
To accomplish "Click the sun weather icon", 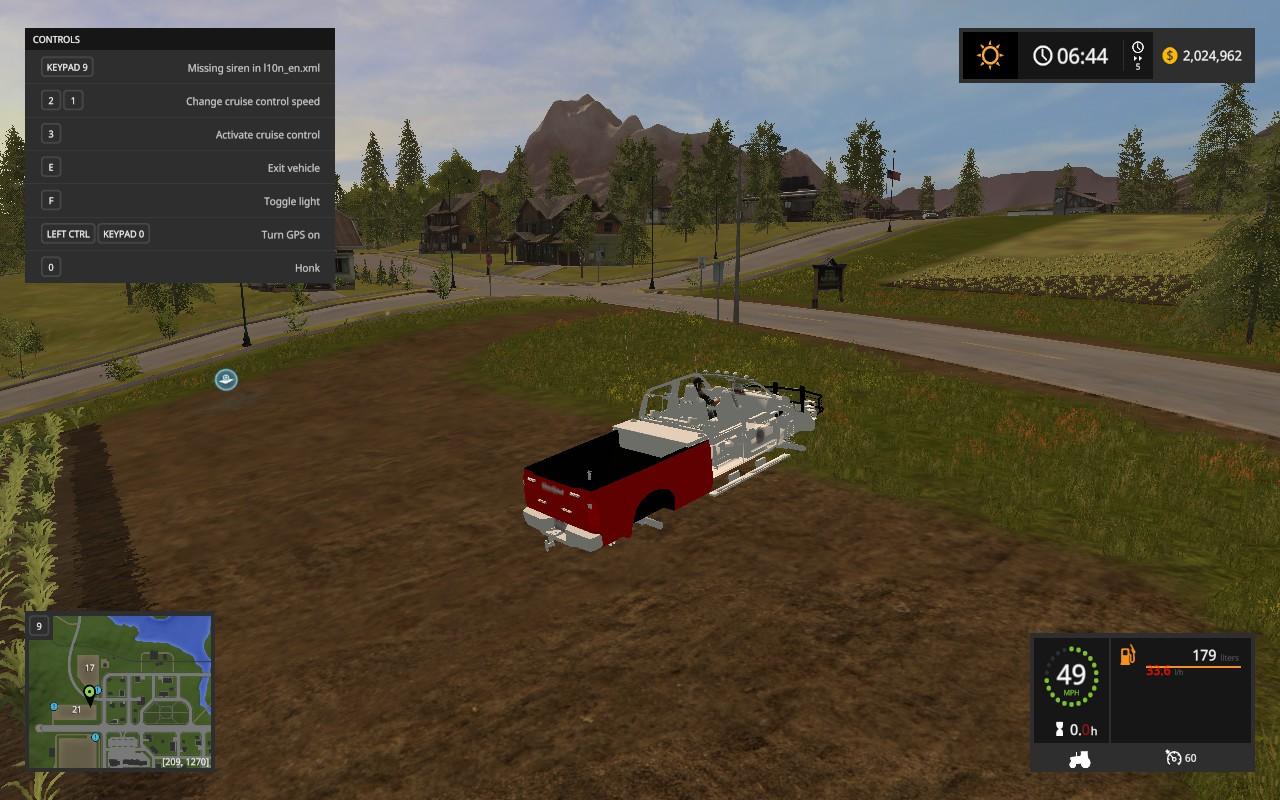I will click(x=990, y=55).
